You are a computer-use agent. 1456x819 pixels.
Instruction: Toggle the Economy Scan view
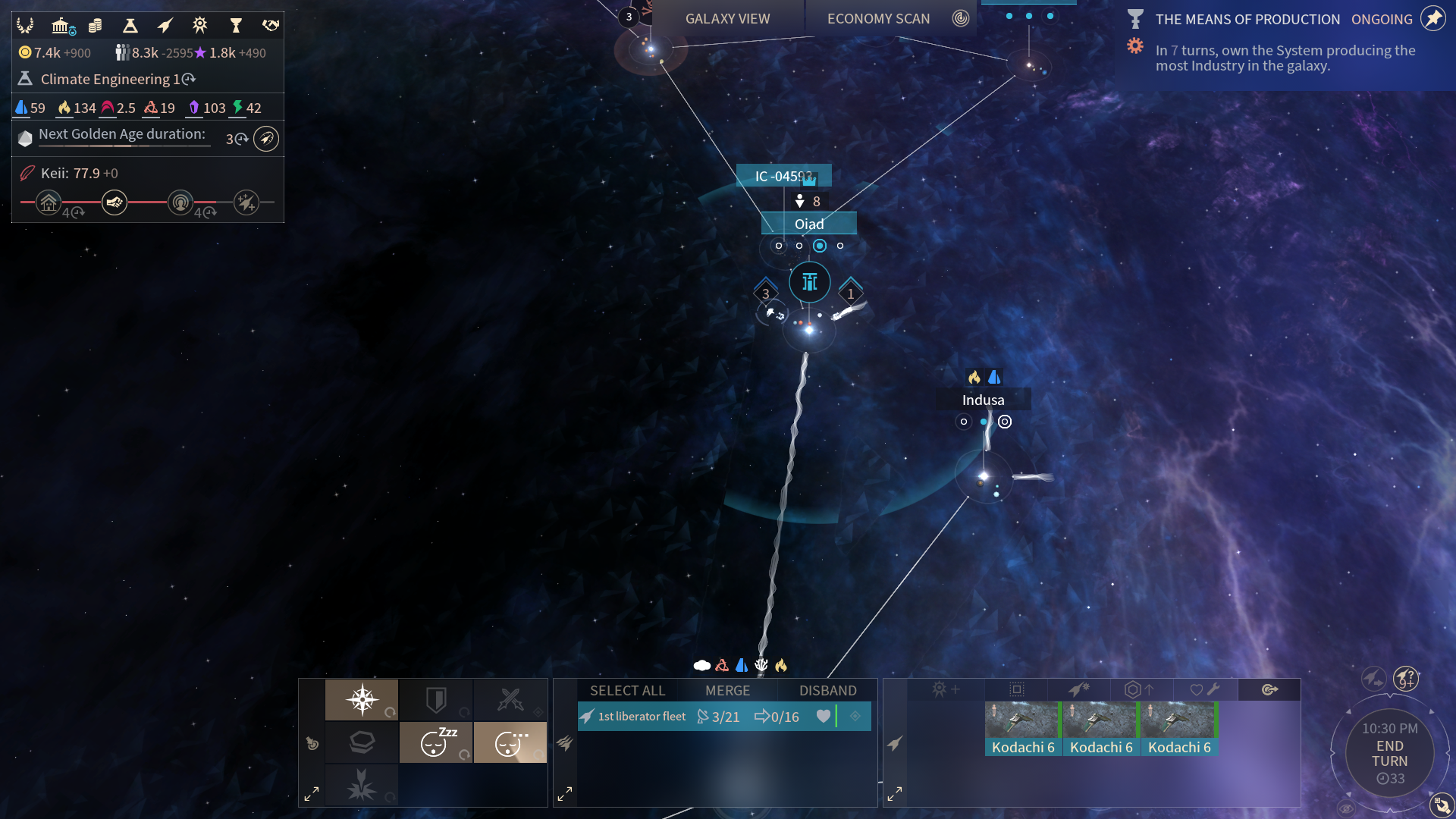pyautogui.click(x=878, y=19)
